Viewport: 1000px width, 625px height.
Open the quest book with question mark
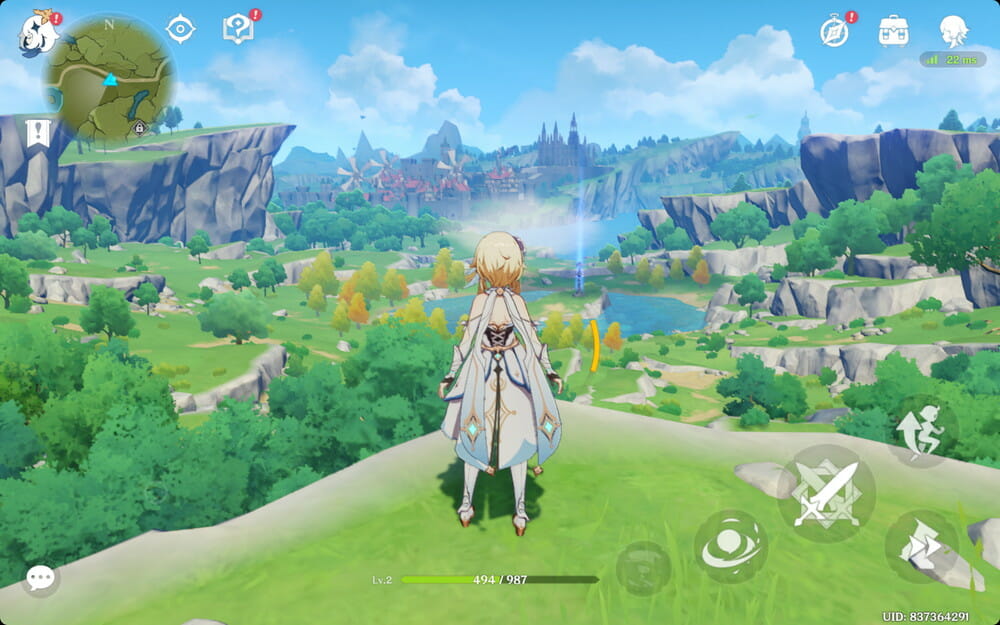click(x=238, y=29)
